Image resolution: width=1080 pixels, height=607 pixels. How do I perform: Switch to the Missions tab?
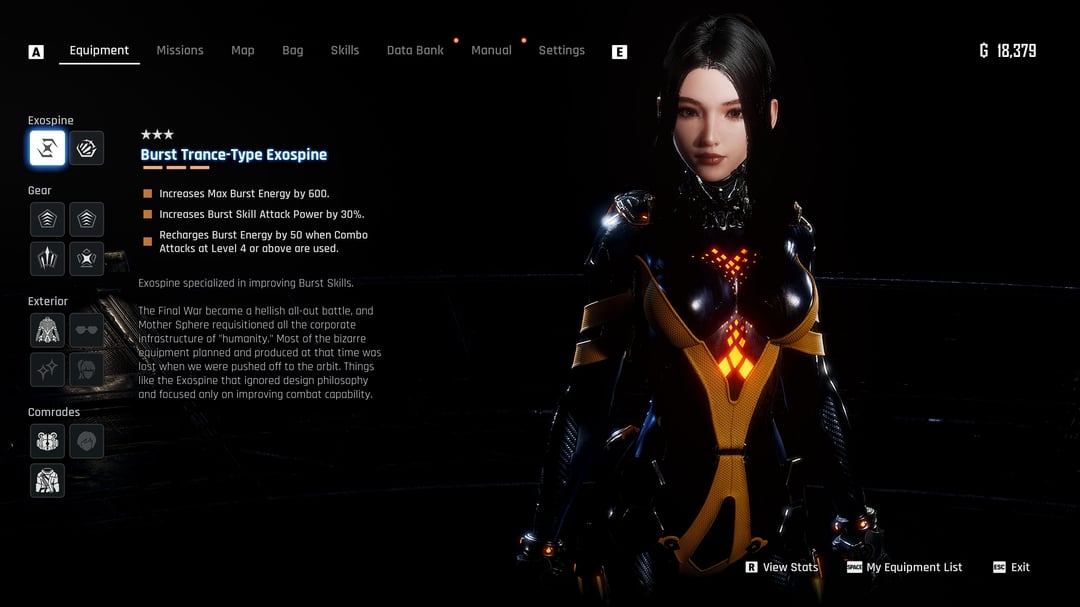[180, 50]
